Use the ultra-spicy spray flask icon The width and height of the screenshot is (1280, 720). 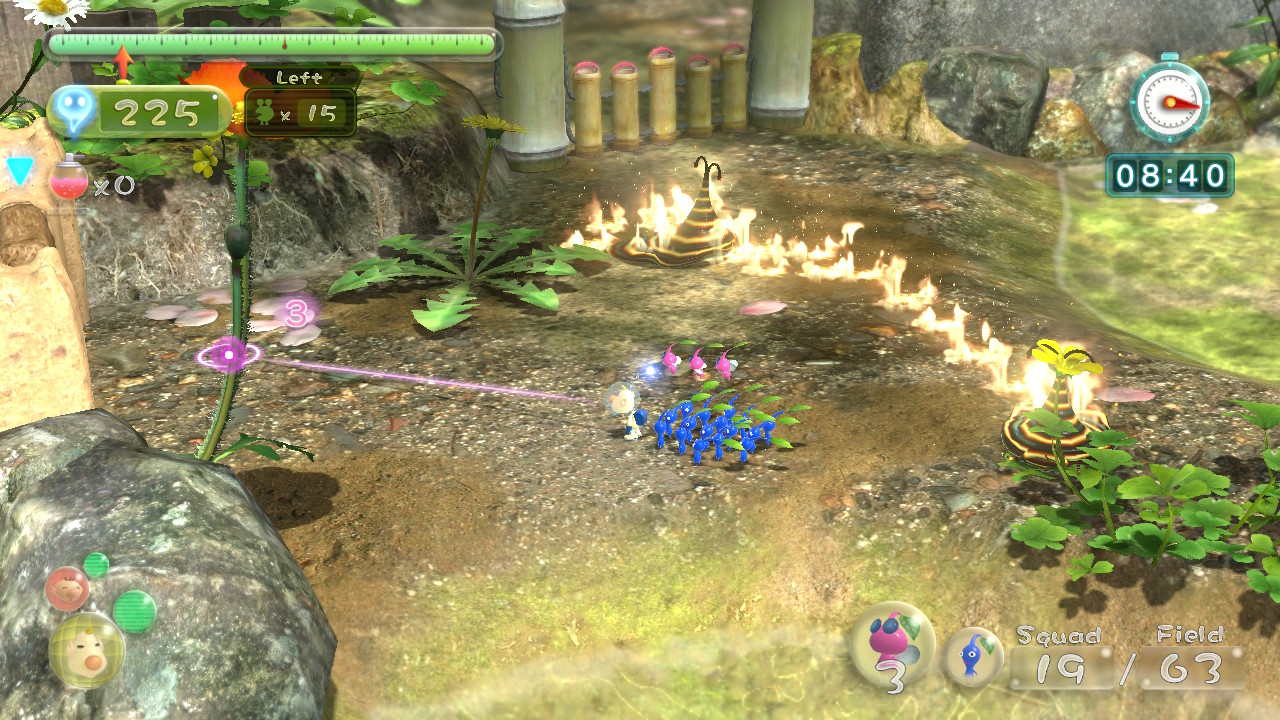click(68, 177)
